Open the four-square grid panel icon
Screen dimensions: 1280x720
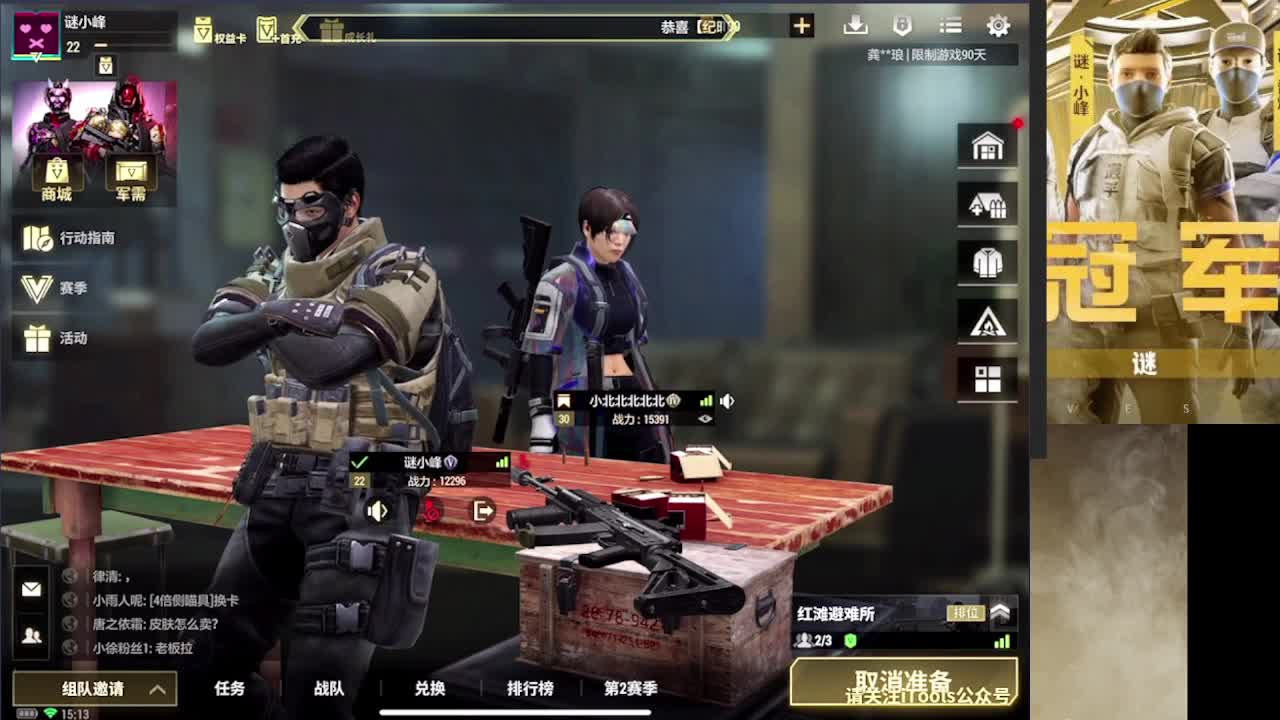(x=987, y=379)
